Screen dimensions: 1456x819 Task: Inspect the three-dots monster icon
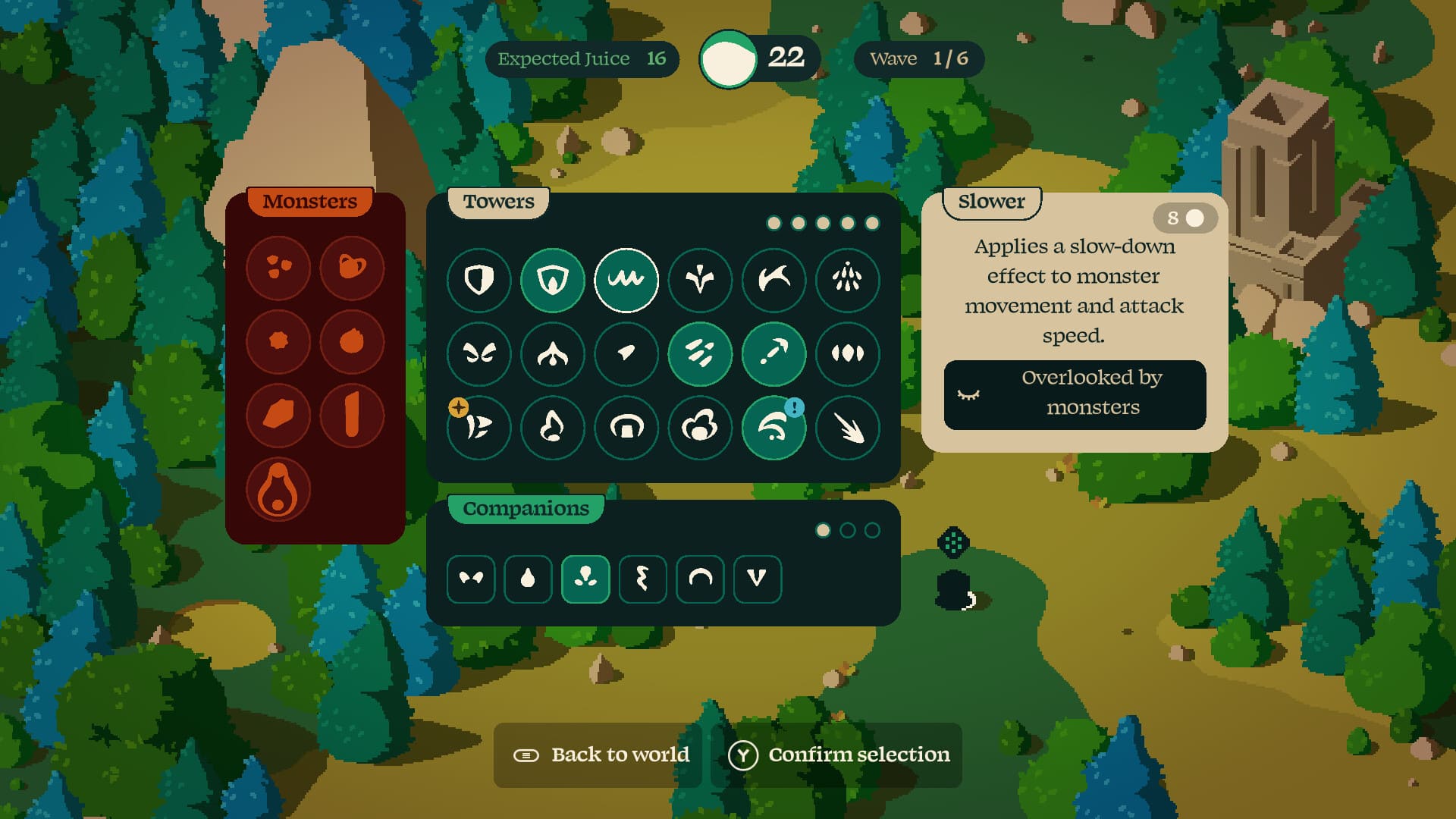click(278, 267)
